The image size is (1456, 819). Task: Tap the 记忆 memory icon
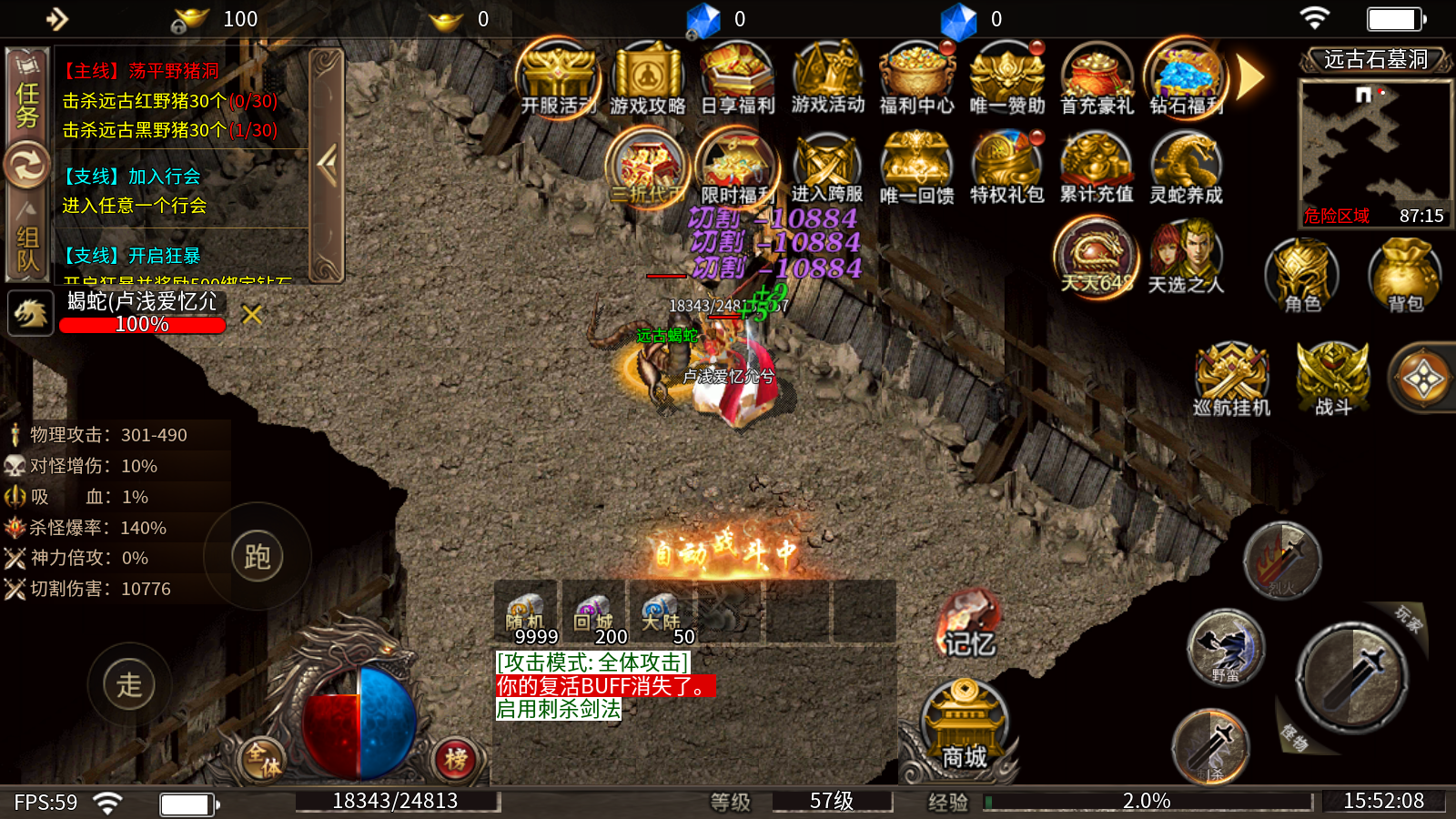[968, 625]
